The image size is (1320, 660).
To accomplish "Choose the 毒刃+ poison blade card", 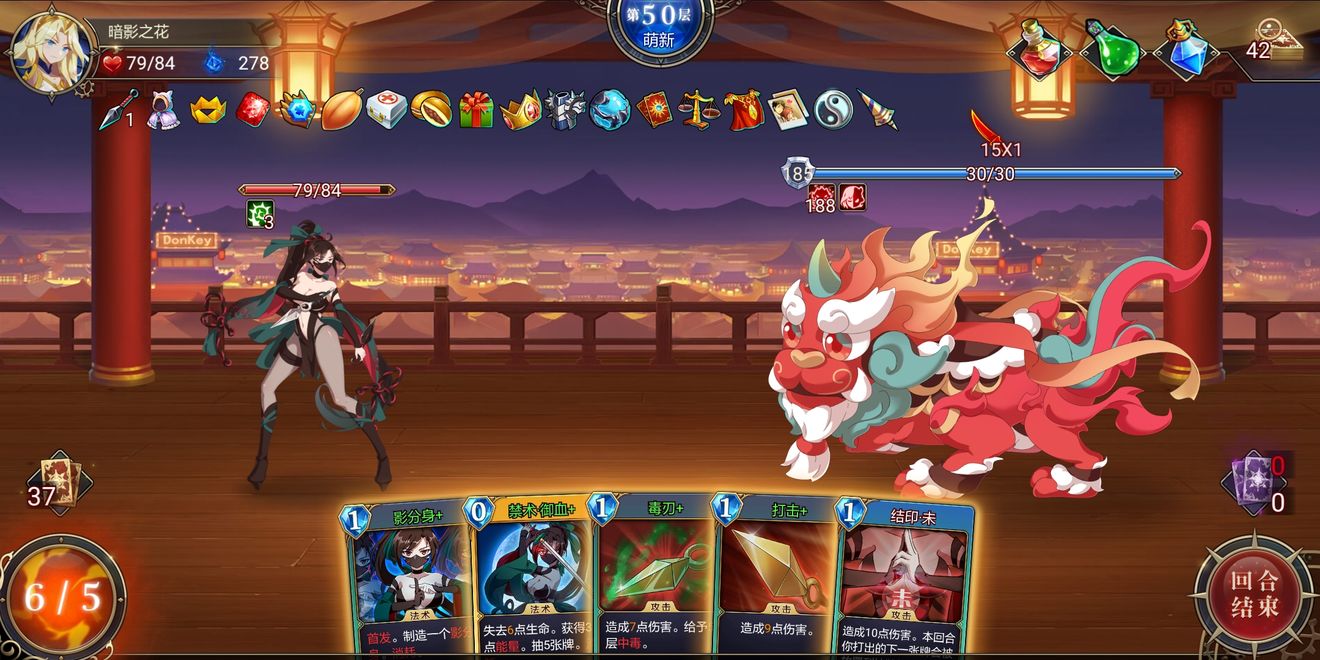I will pyautogui.click(x=652, y=580).
